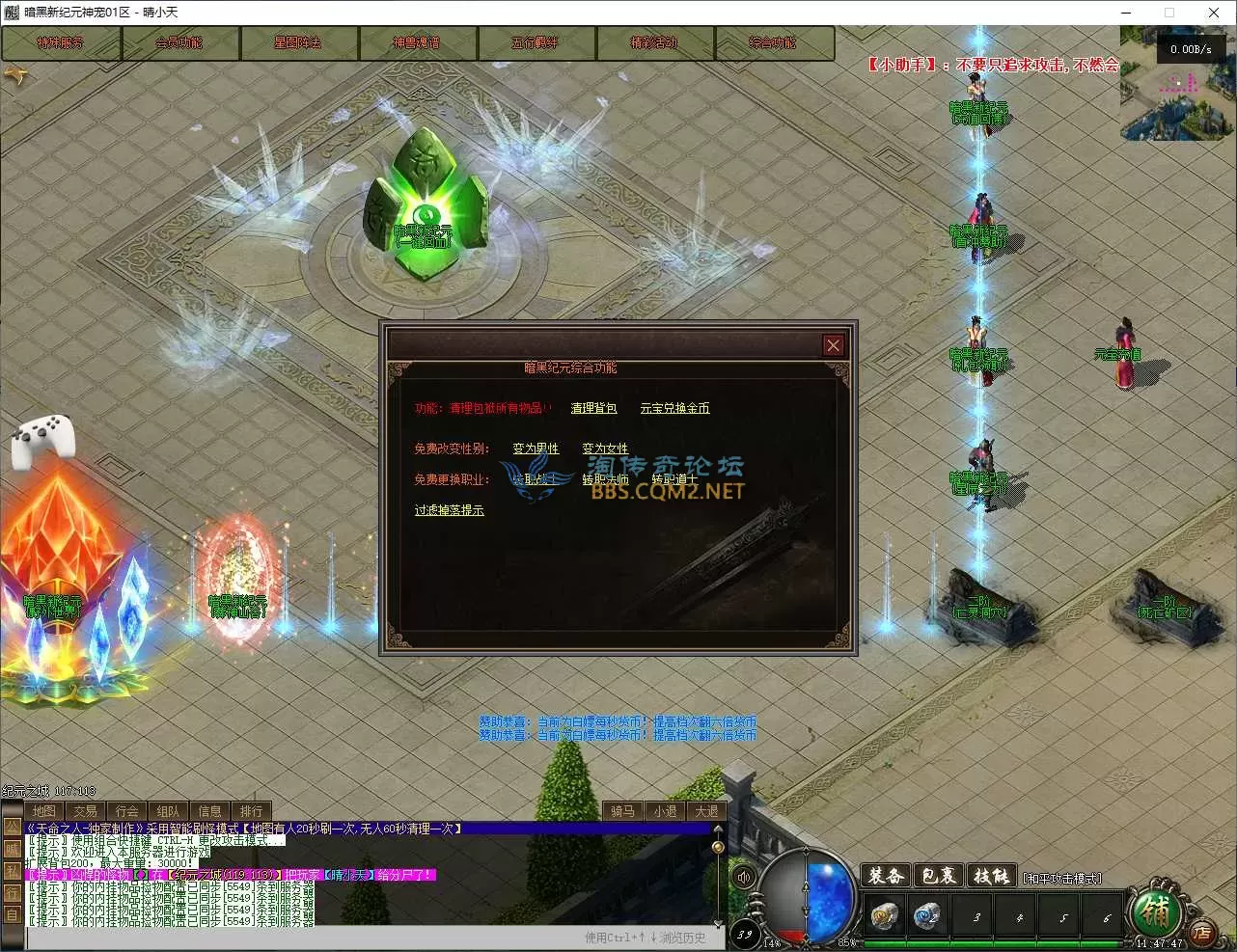The image size is (1237, 952).
Task: Open the 精彩活动 menu
Action: (654, 43)
